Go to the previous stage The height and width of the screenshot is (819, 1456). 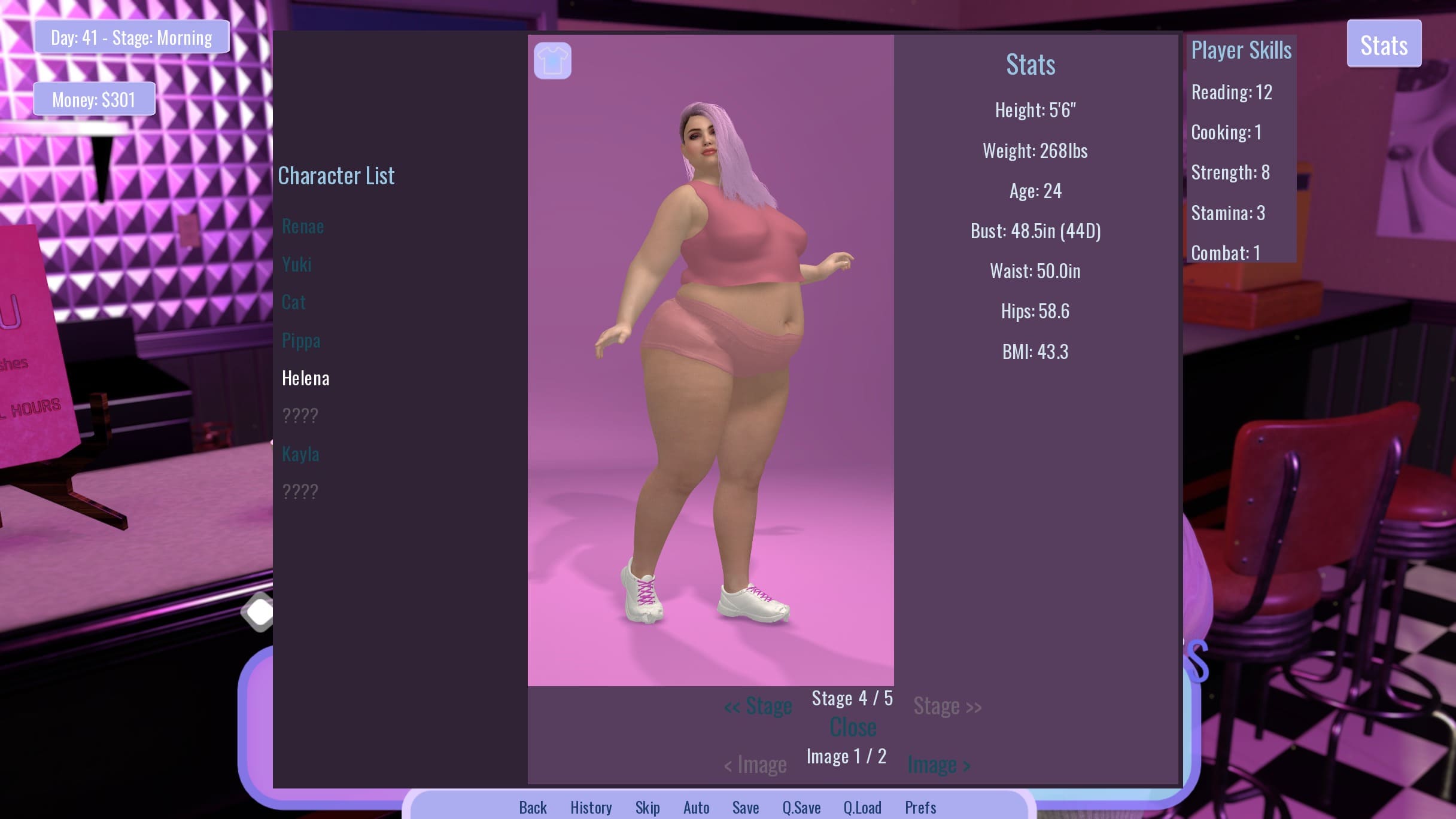point(758,707)
